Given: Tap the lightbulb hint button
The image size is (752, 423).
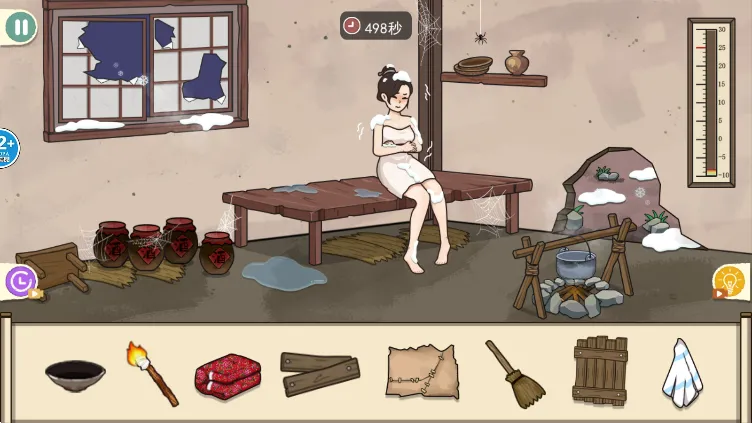Looking at the screenshot, I should 729,282.
